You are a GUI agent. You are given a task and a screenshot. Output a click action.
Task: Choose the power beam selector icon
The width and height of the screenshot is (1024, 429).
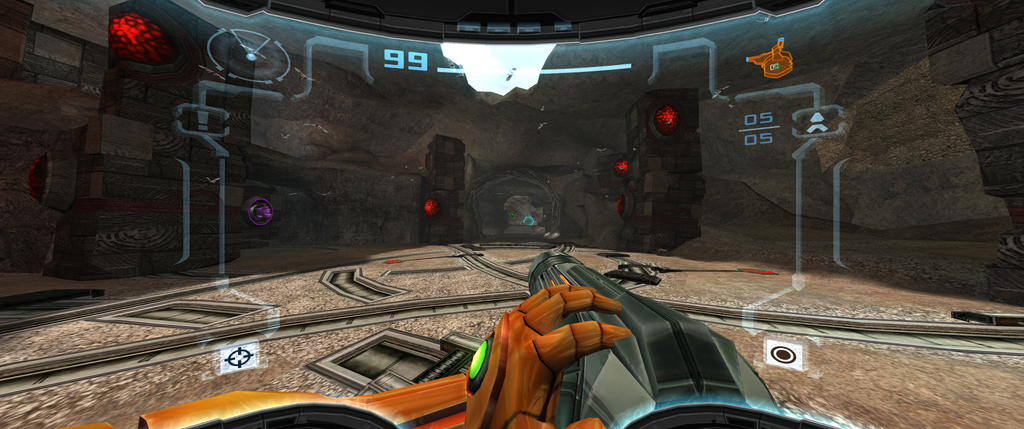[785, 353]
